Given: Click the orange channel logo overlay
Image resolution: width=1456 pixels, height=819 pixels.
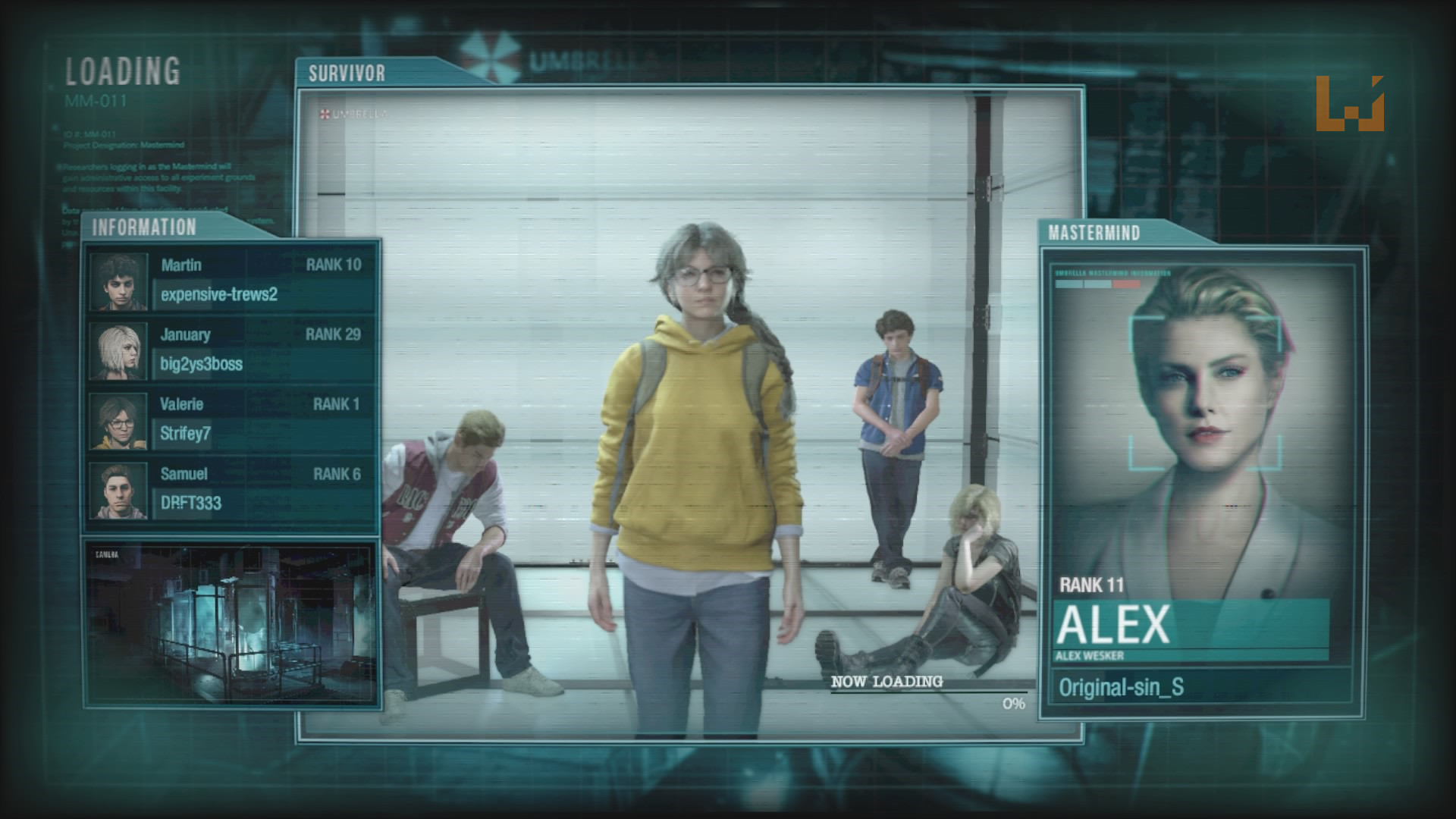Looking at the screenshot, I should [1350, 104].
